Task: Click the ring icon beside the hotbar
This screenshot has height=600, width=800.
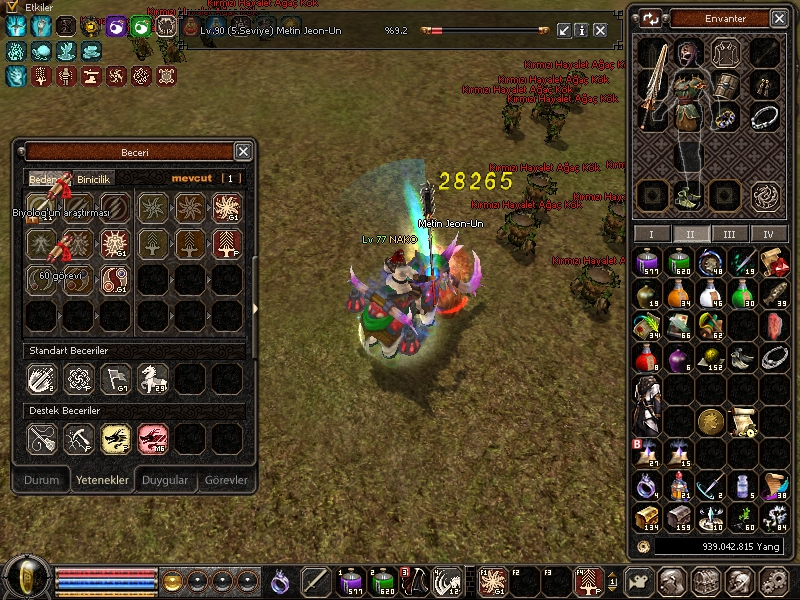Action: point(281,581)
